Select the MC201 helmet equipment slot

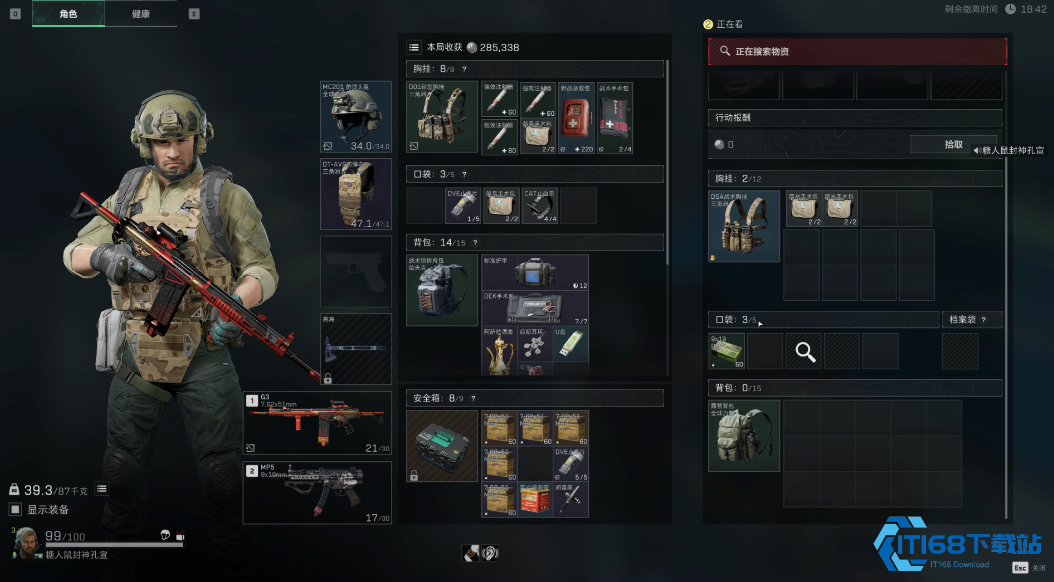point(356,117)
